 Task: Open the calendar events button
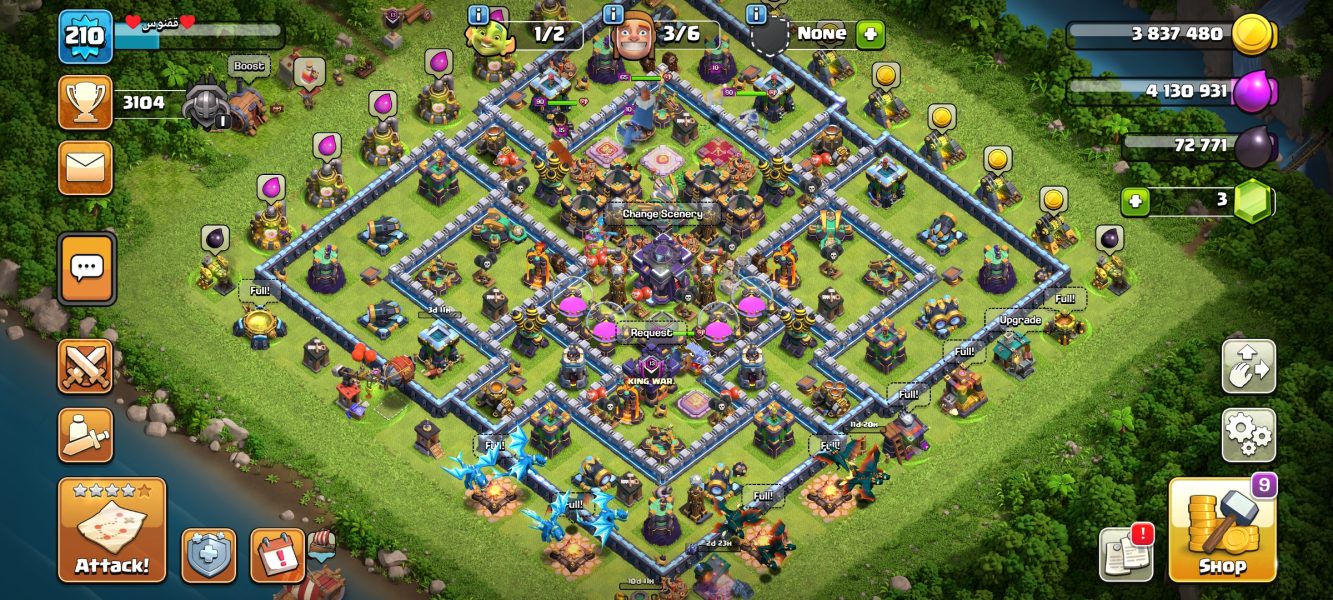[x=277, y=555]
